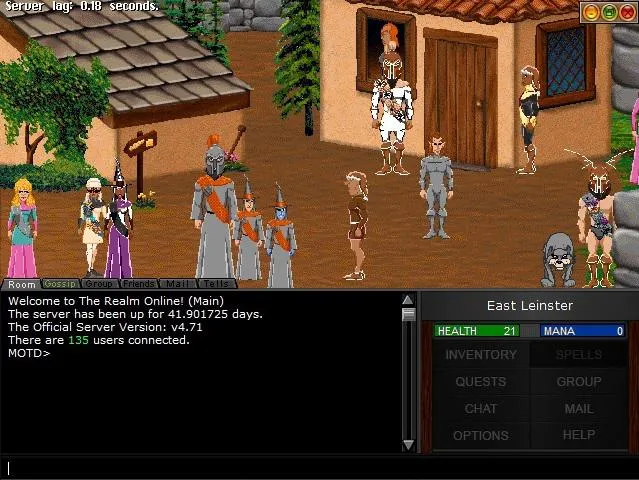The image size is (639, 480).
Task: Select the Group chat tab
Action: click(98, 285)
